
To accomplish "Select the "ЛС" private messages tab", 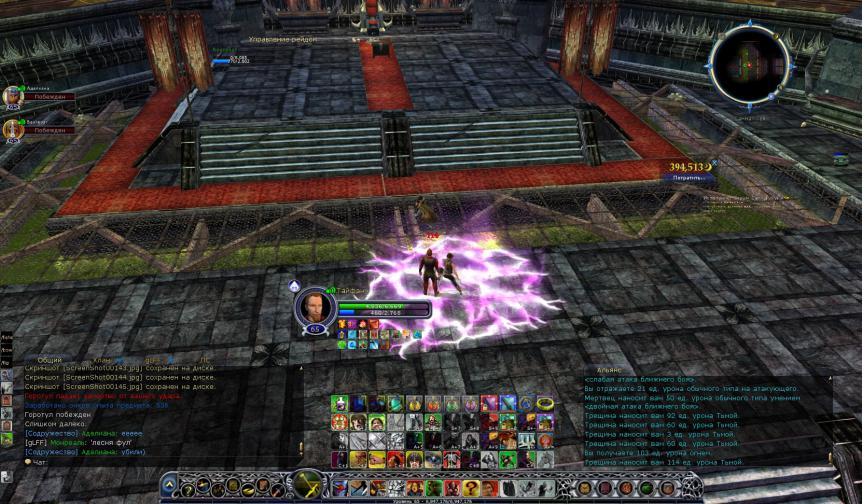I will pyautogui.click(x=205, y=359).
